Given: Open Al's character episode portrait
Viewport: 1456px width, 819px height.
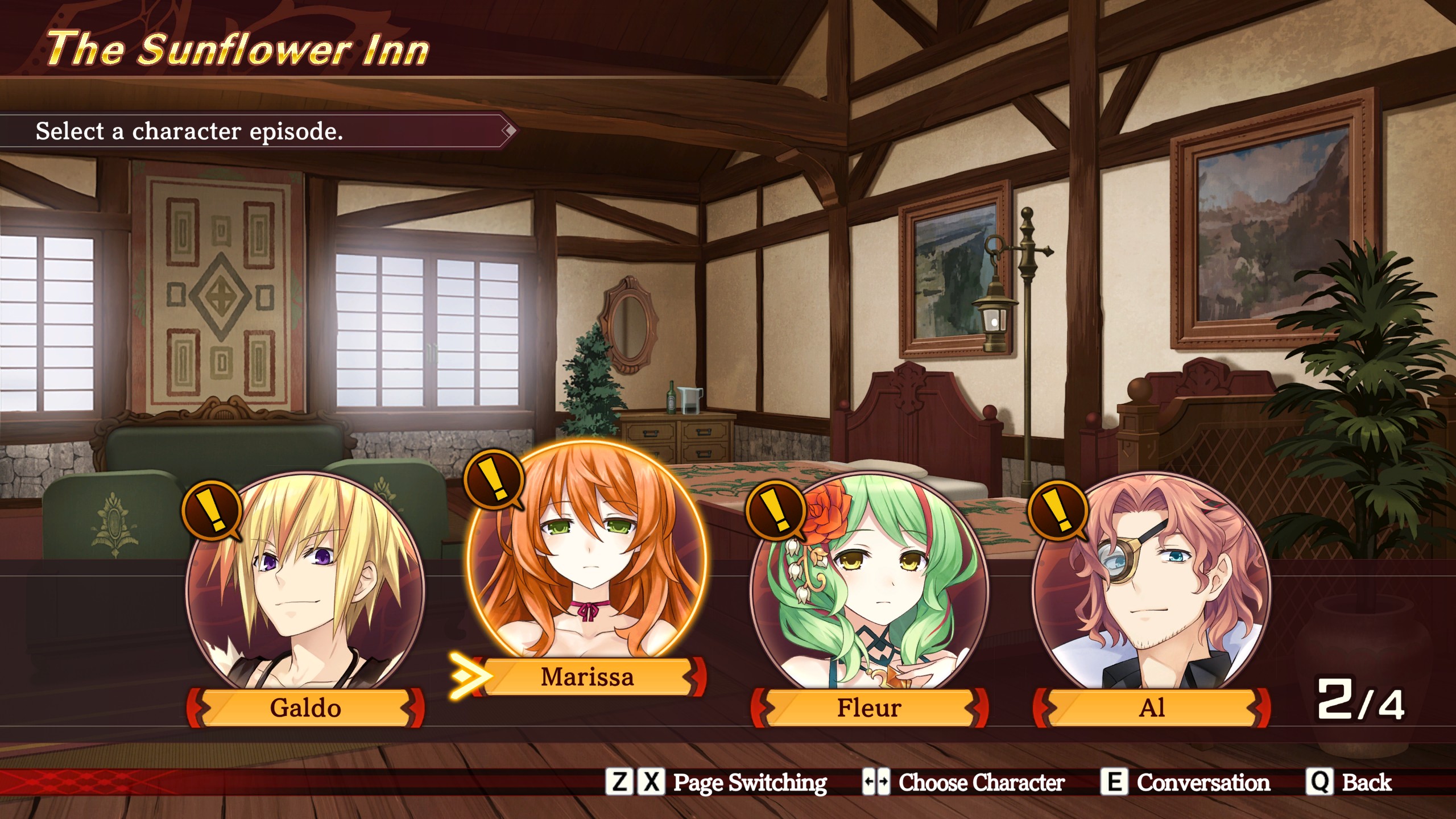Looking at the screenshot, I should [x=1151, y=586].
